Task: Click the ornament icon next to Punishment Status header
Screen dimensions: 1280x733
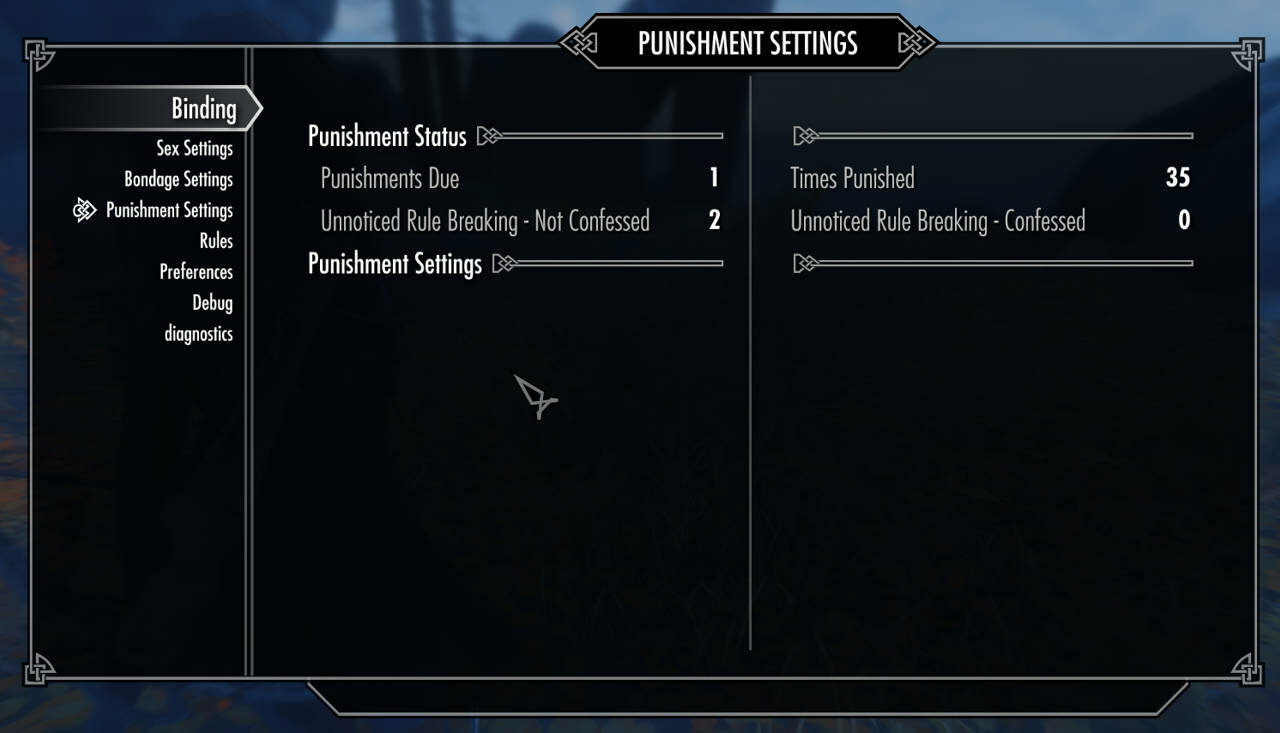Action: (x=489, y=135)
